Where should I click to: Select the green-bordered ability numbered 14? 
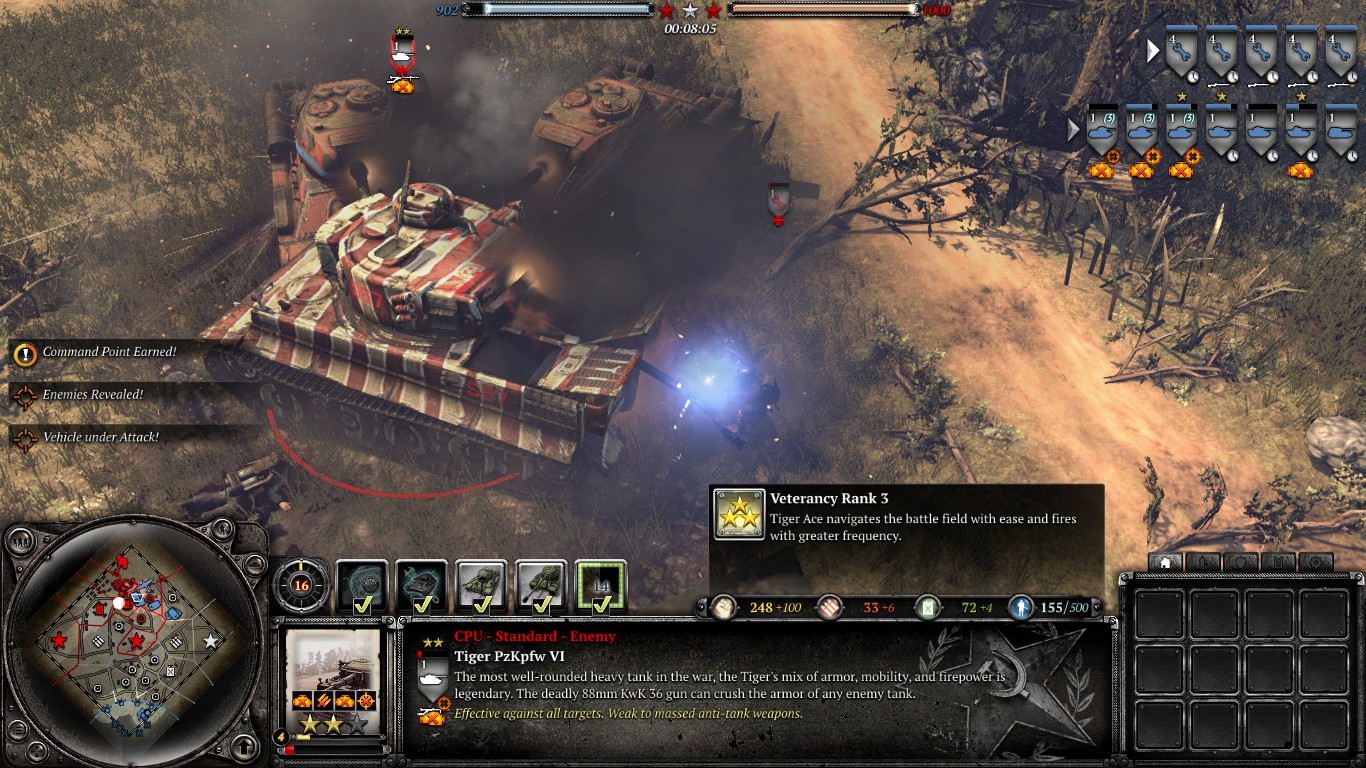click(x=601, y=585)
